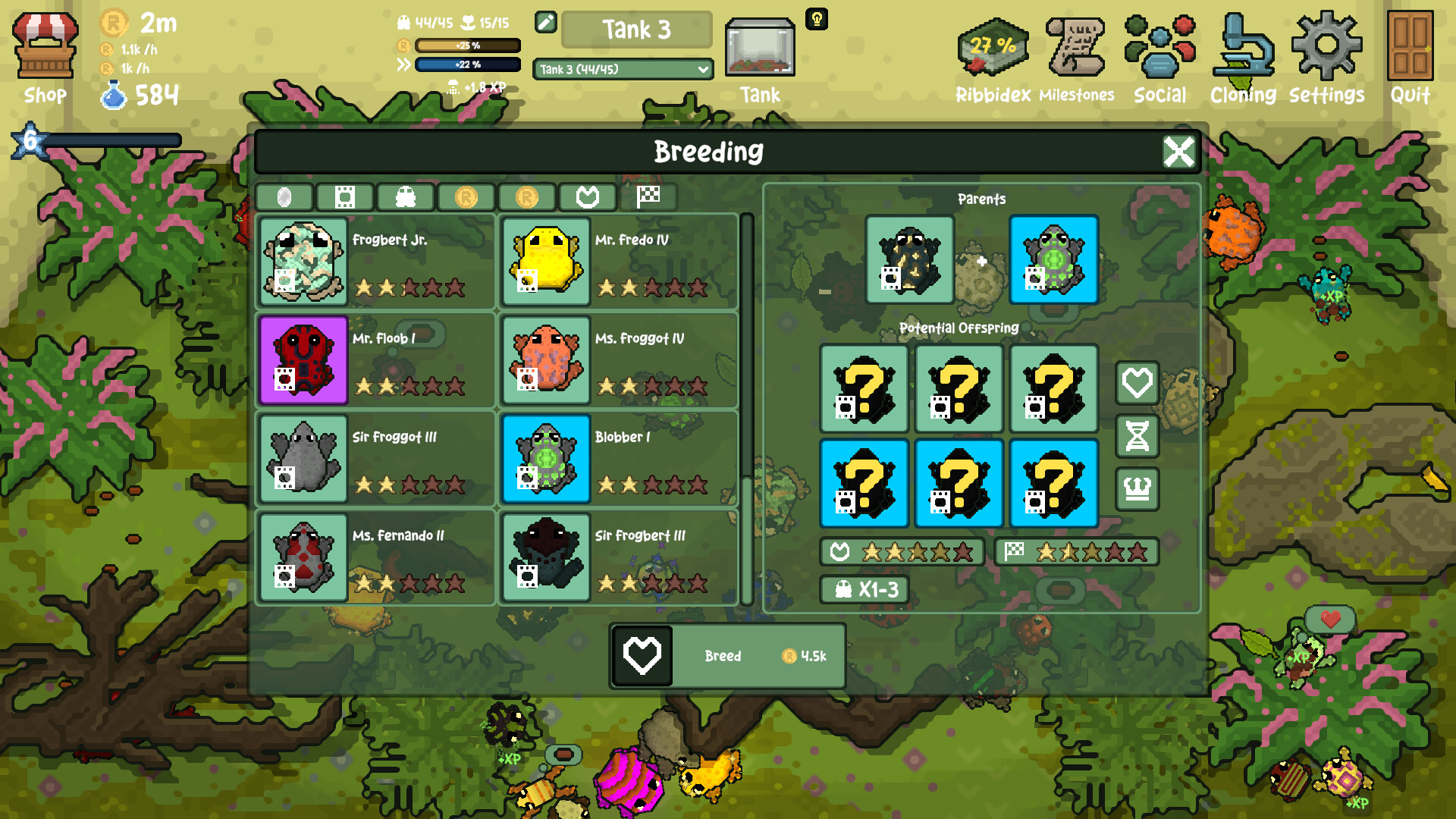Choose Ms. Fernando II frog
Image resolution: width=1456 pixels, height=819 pixels.
pyautogui.click(x=376, y=557)
